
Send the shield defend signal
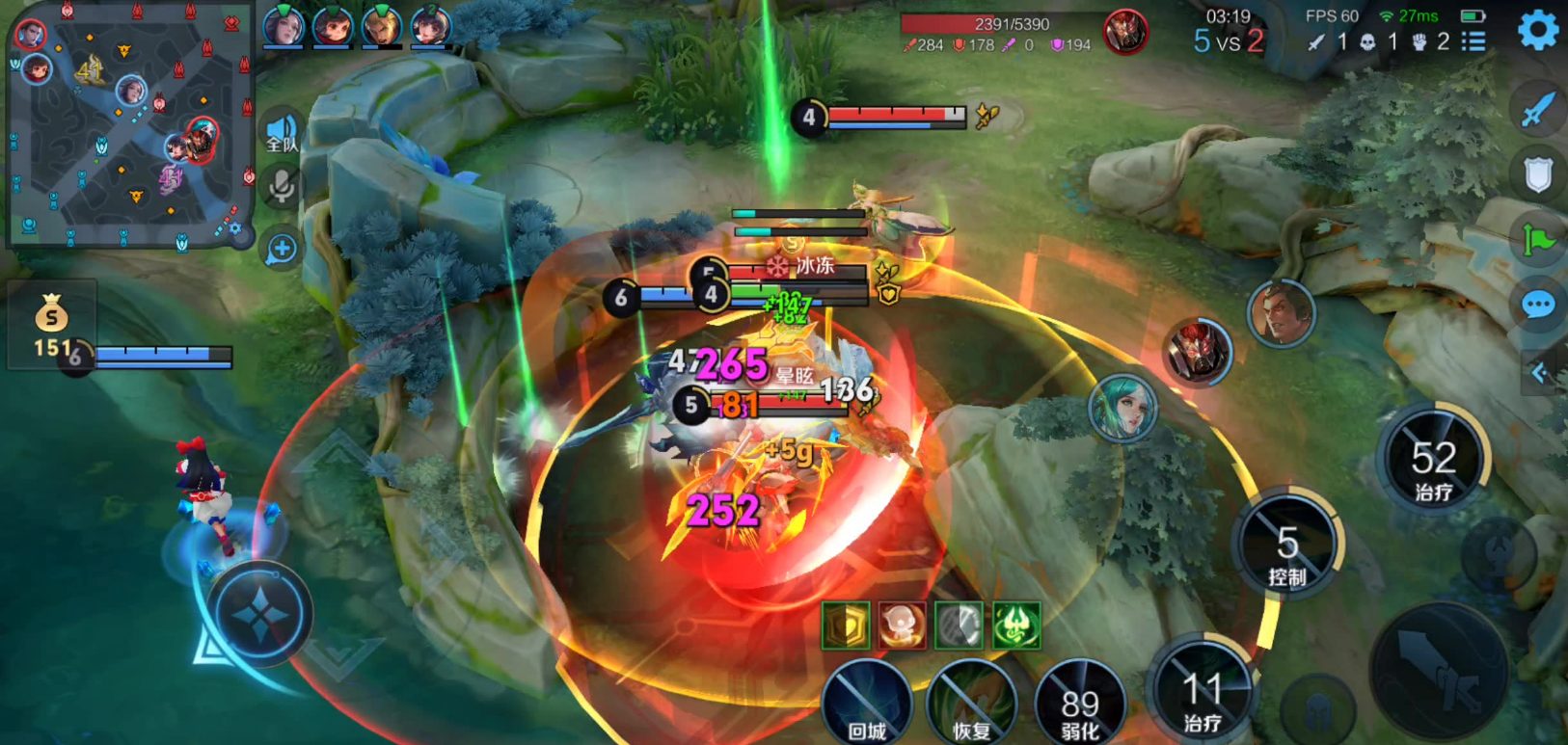[x=1537, y=174]
